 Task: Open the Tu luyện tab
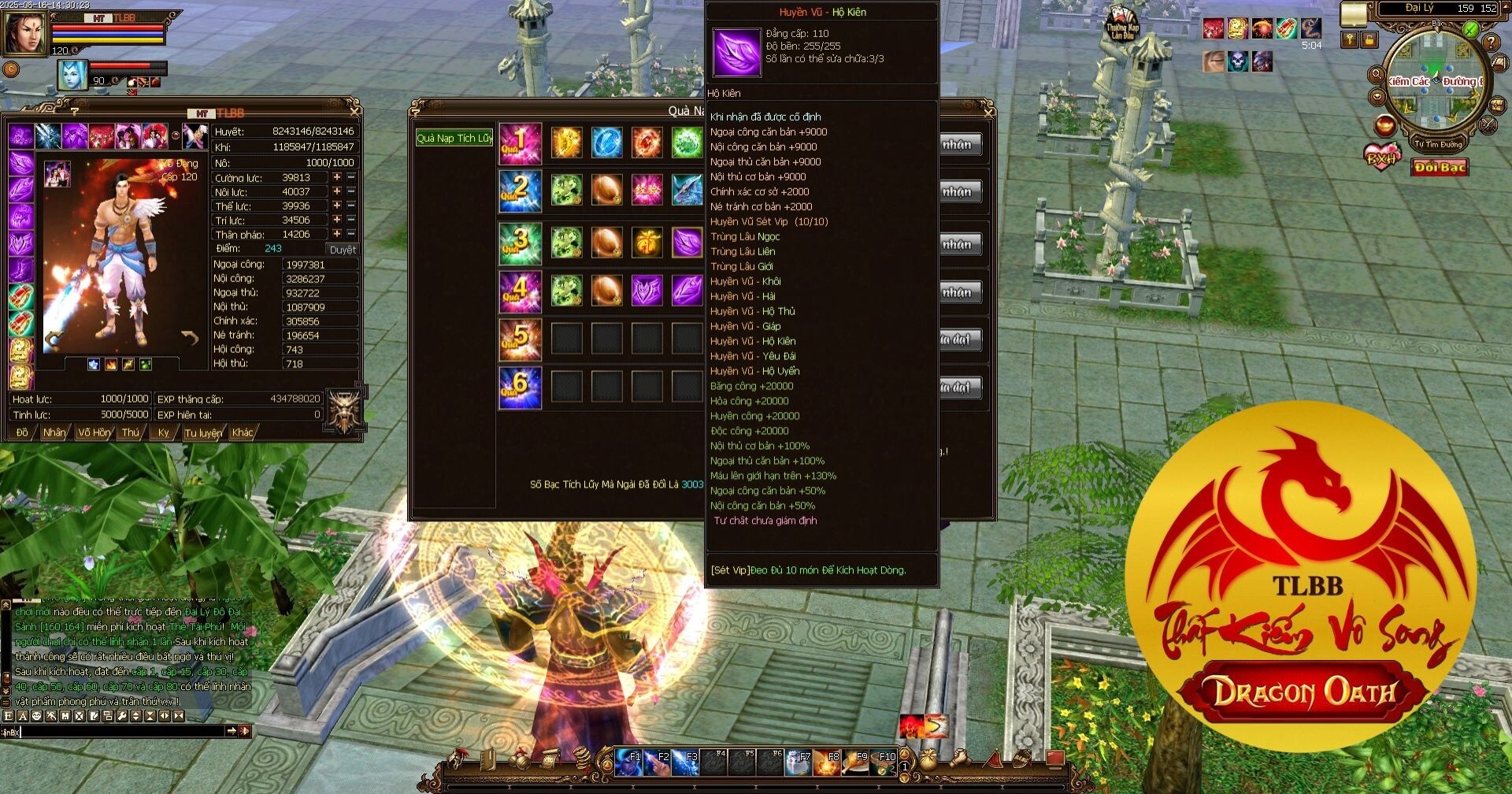coord(203,432)
